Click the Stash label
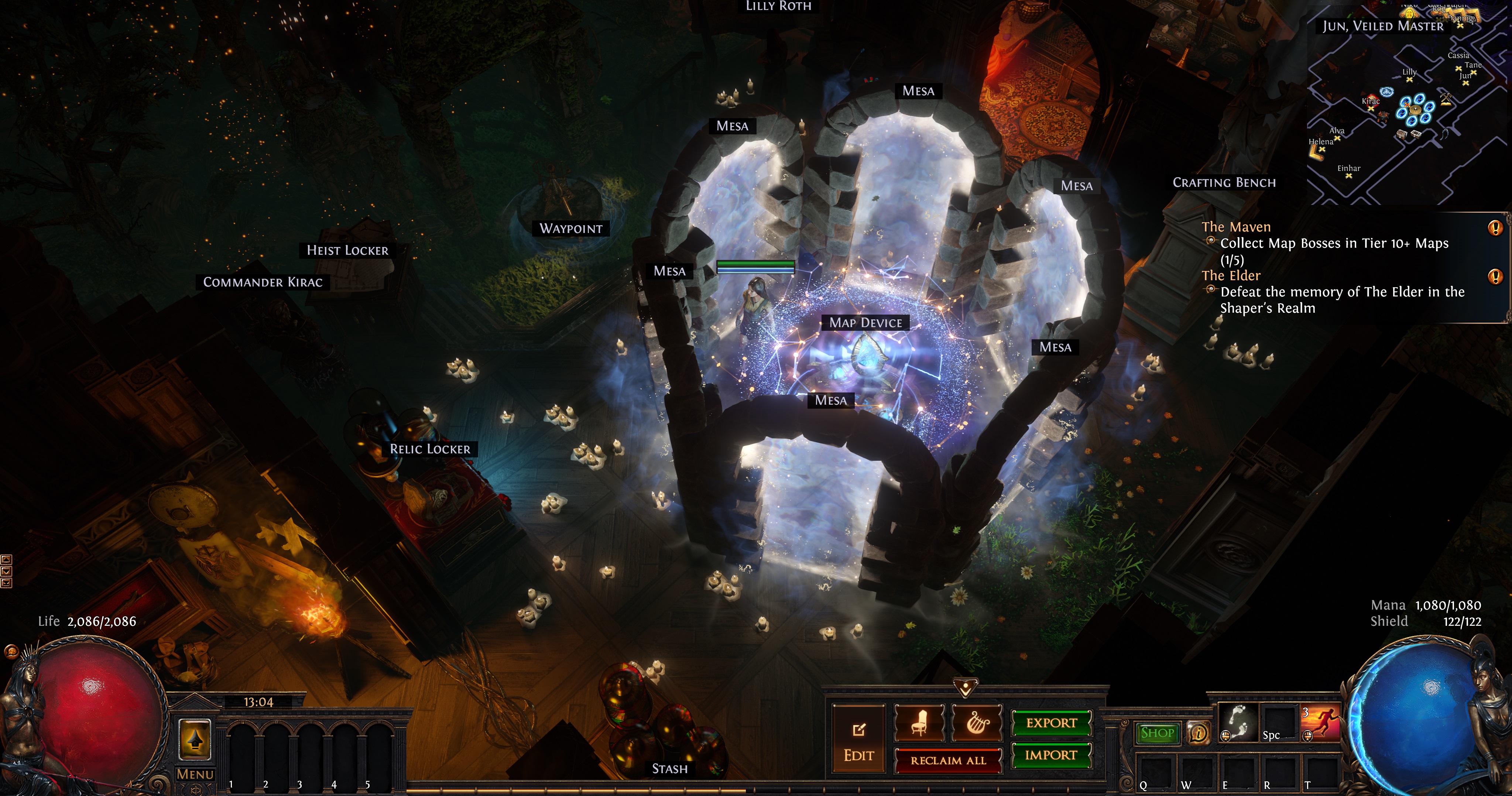 (670, 769)
